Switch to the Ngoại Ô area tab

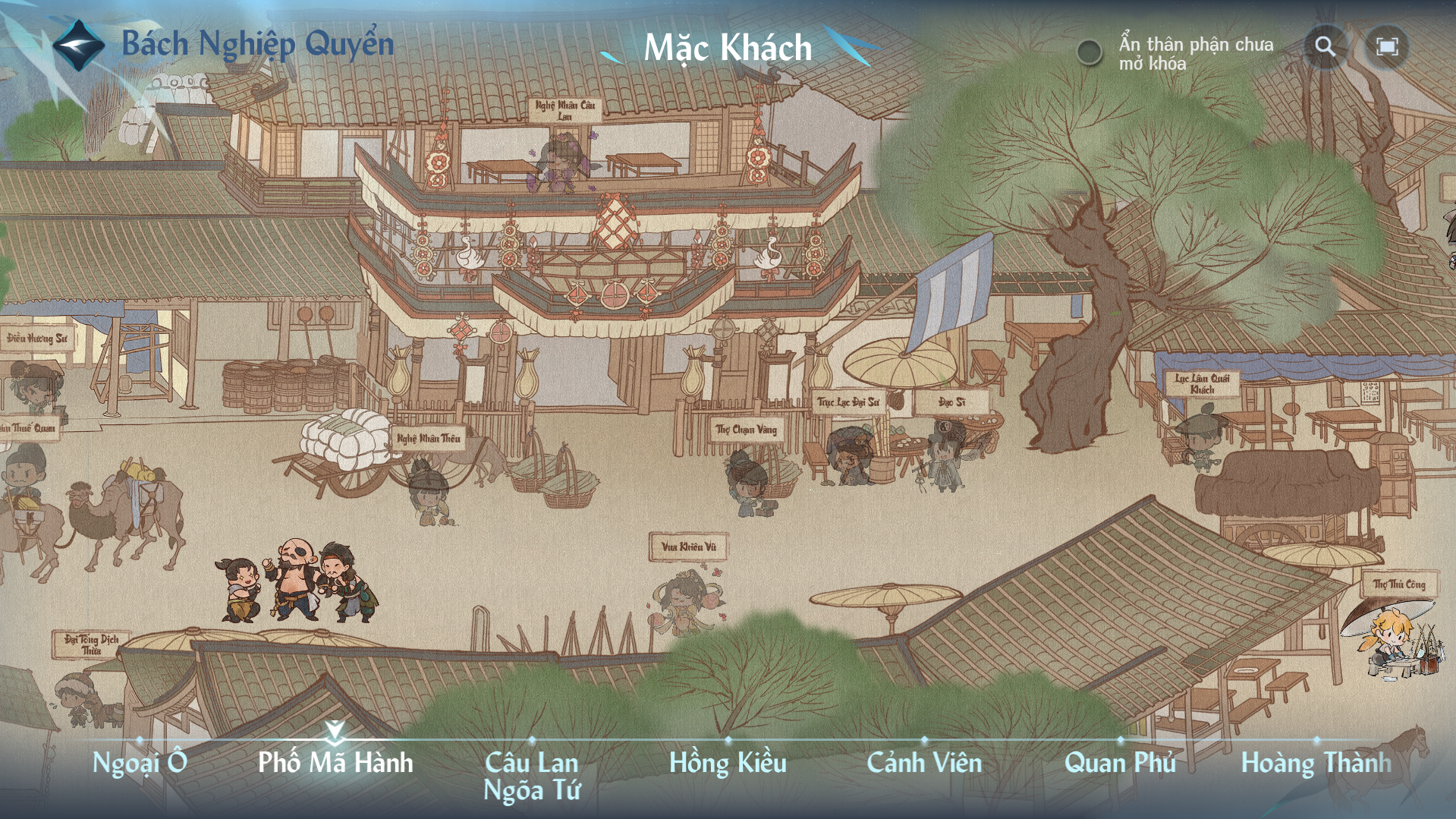tap(140, 762)
